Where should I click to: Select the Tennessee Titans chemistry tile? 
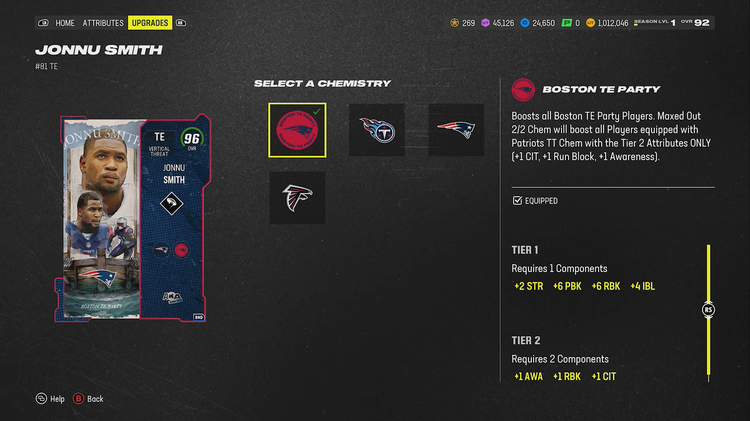pyautogui.click(x=377, y=130)
